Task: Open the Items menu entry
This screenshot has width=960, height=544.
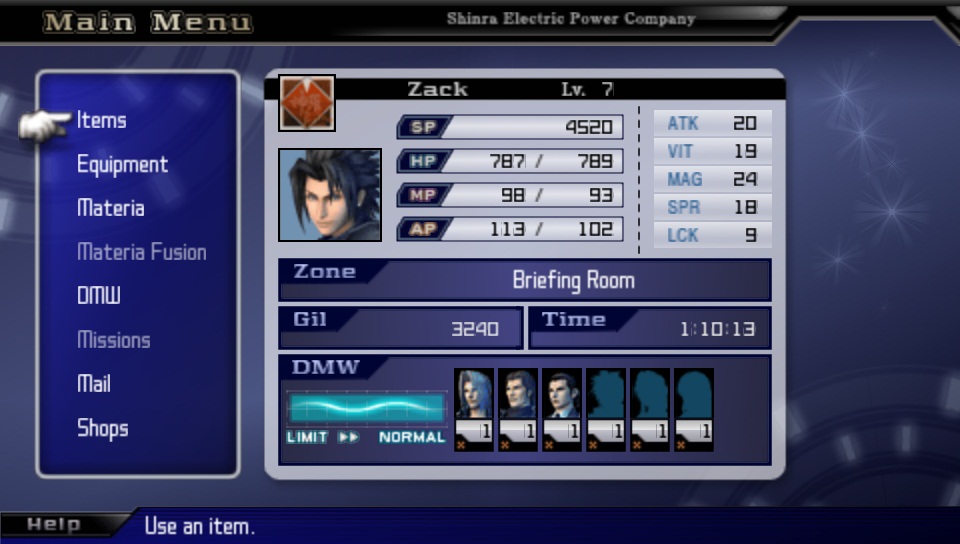Action: [102, 121]
